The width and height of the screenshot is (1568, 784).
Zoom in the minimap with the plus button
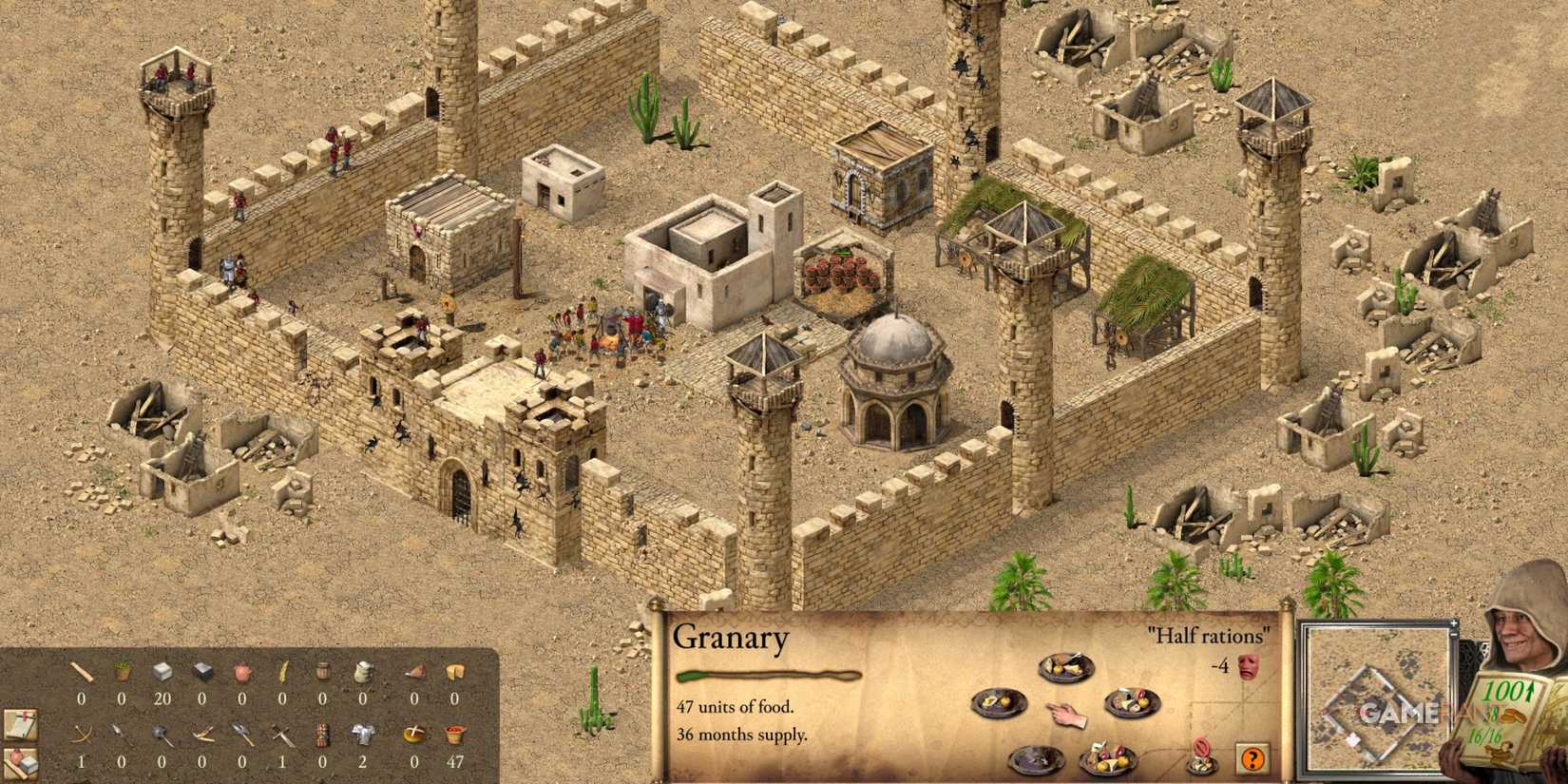(1454, 624)
